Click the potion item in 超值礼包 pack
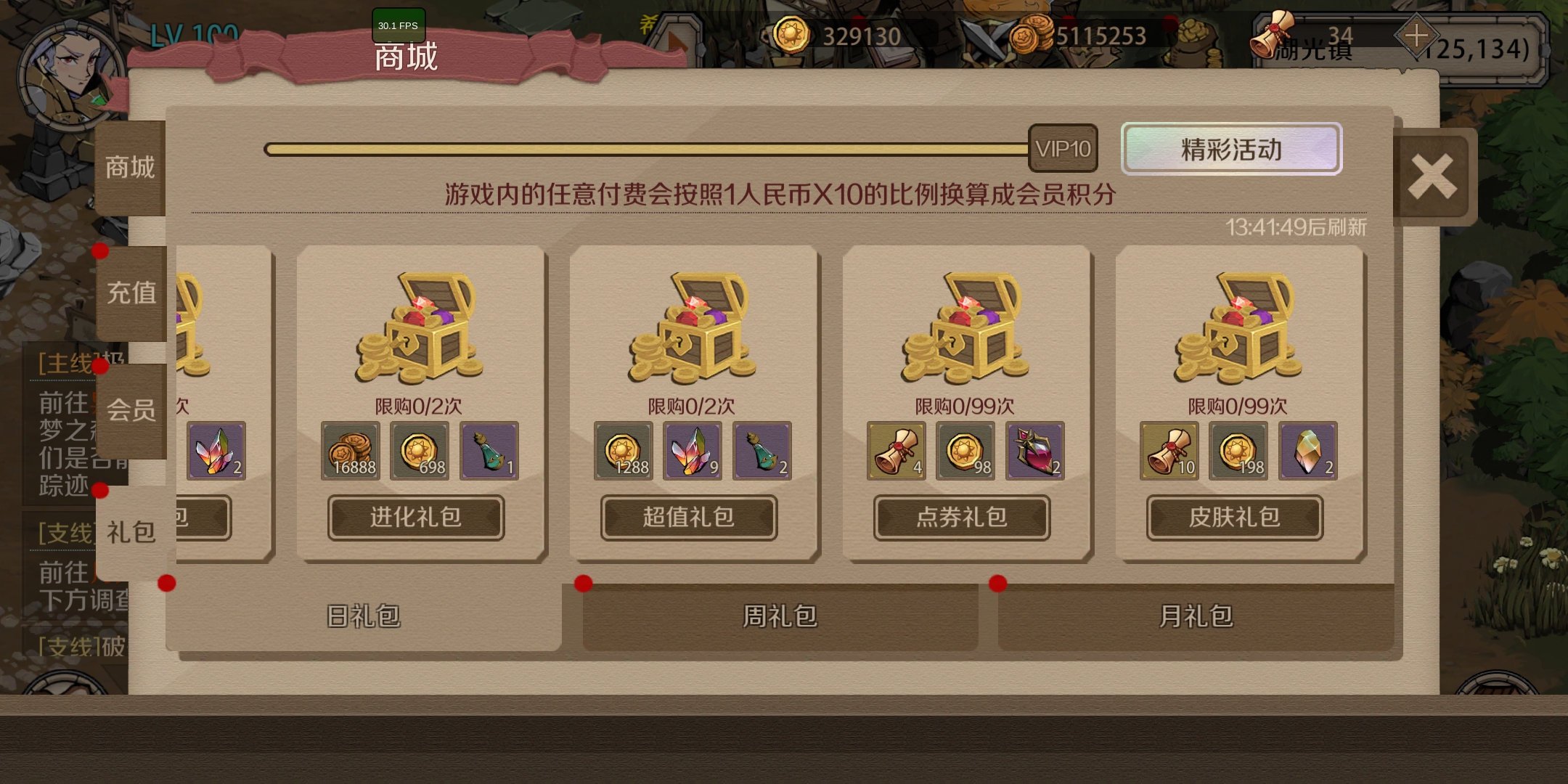The image size is (1568, 784). pos(761,452)
